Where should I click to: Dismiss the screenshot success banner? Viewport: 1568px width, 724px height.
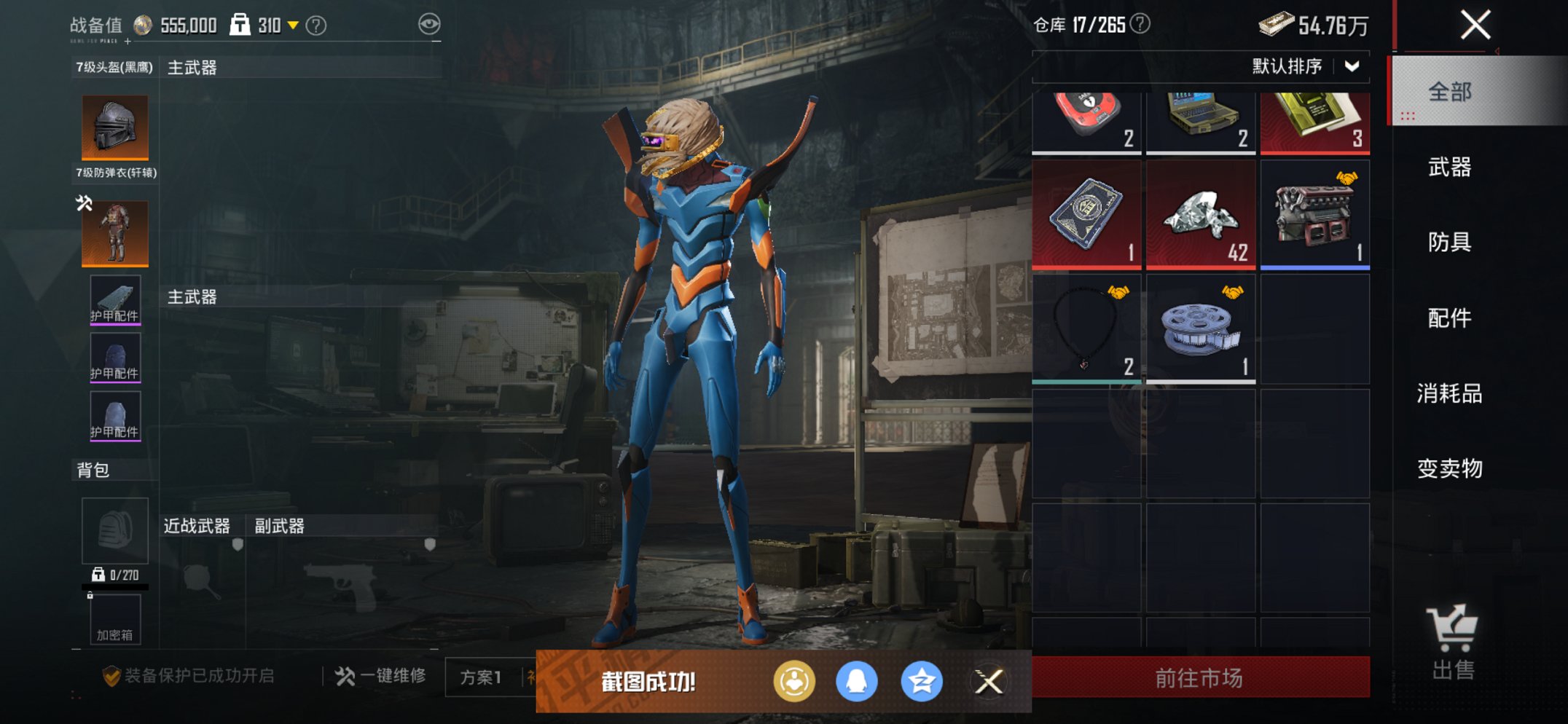click(989, 682)
